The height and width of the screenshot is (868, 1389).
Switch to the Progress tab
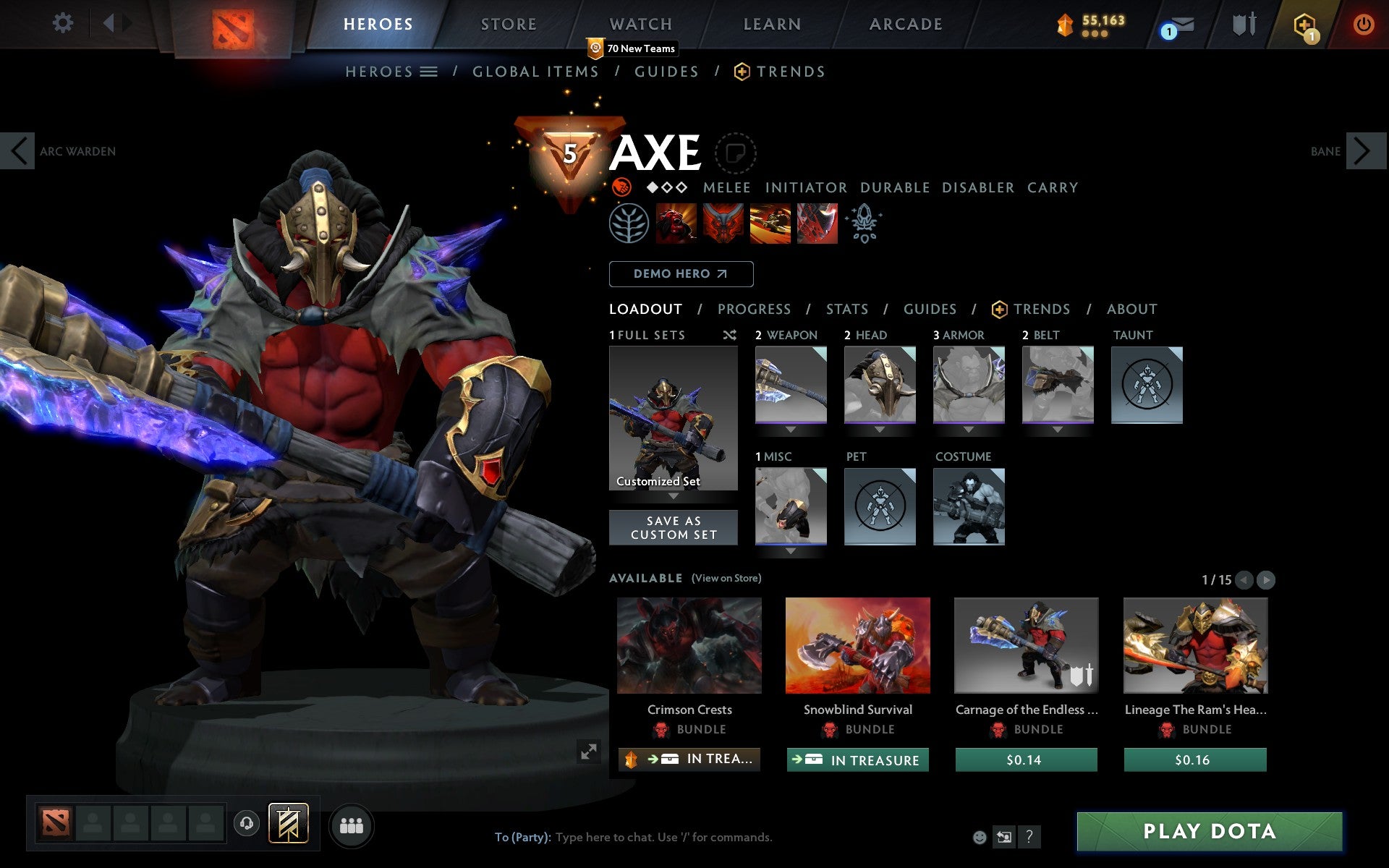[x=754, y=309]
